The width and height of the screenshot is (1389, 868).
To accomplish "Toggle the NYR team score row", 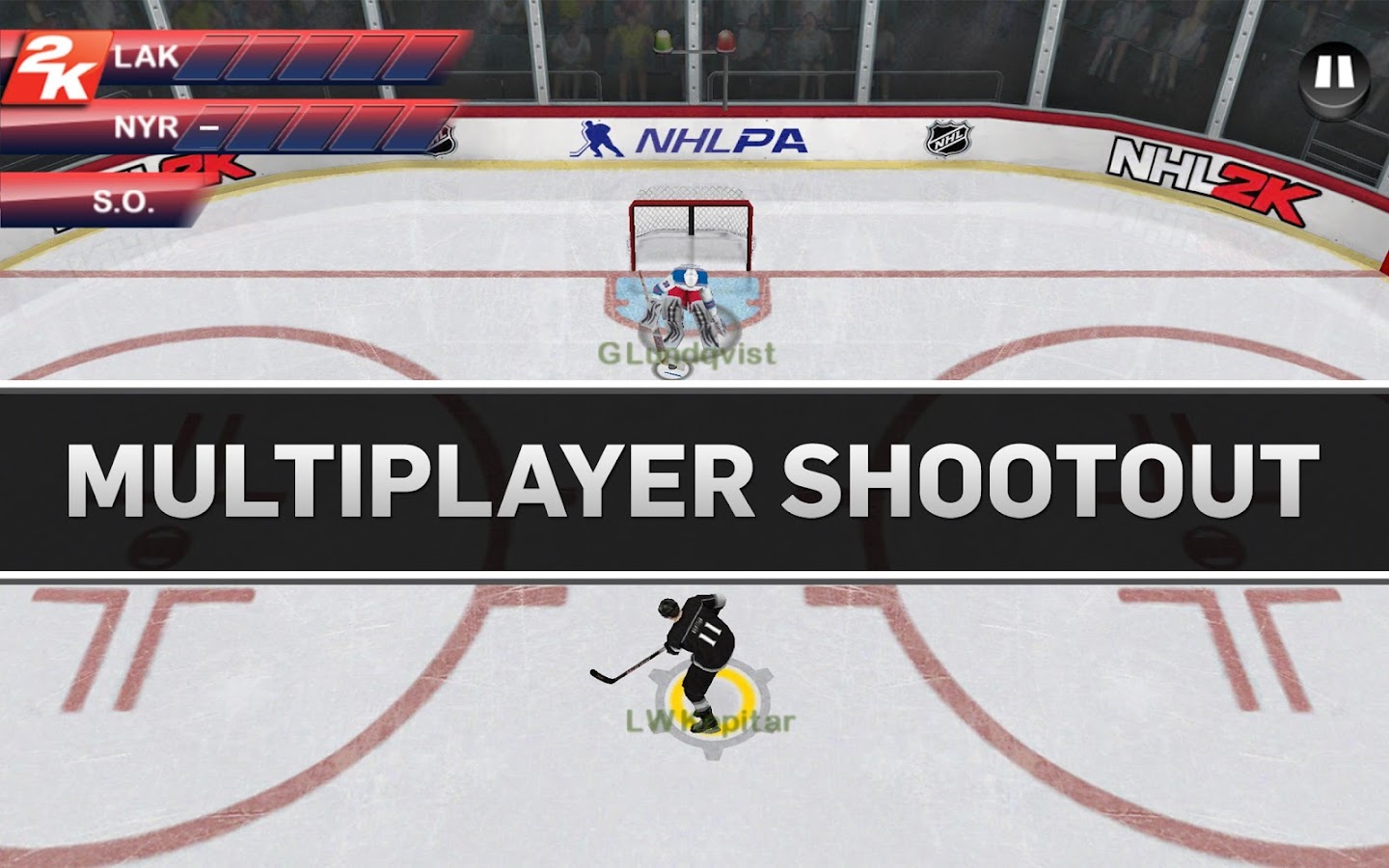I will point(145,128).
